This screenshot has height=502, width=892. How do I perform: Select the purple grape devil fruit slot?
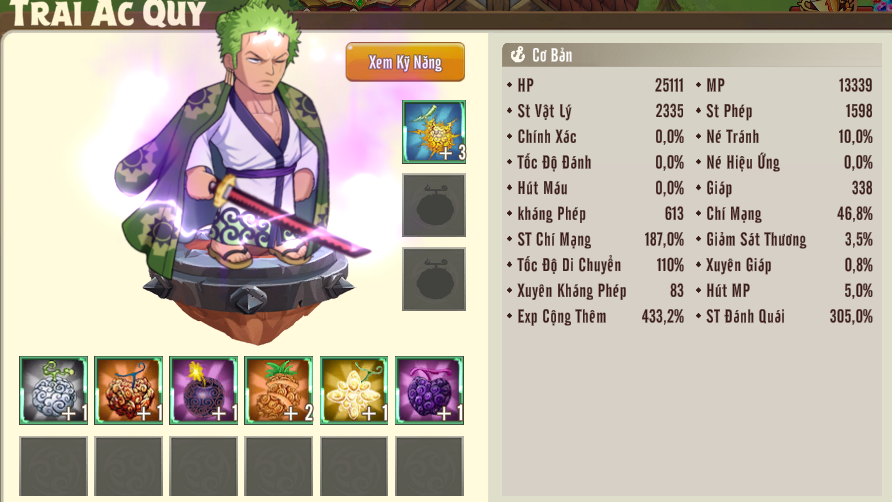(x=429, y=390)
